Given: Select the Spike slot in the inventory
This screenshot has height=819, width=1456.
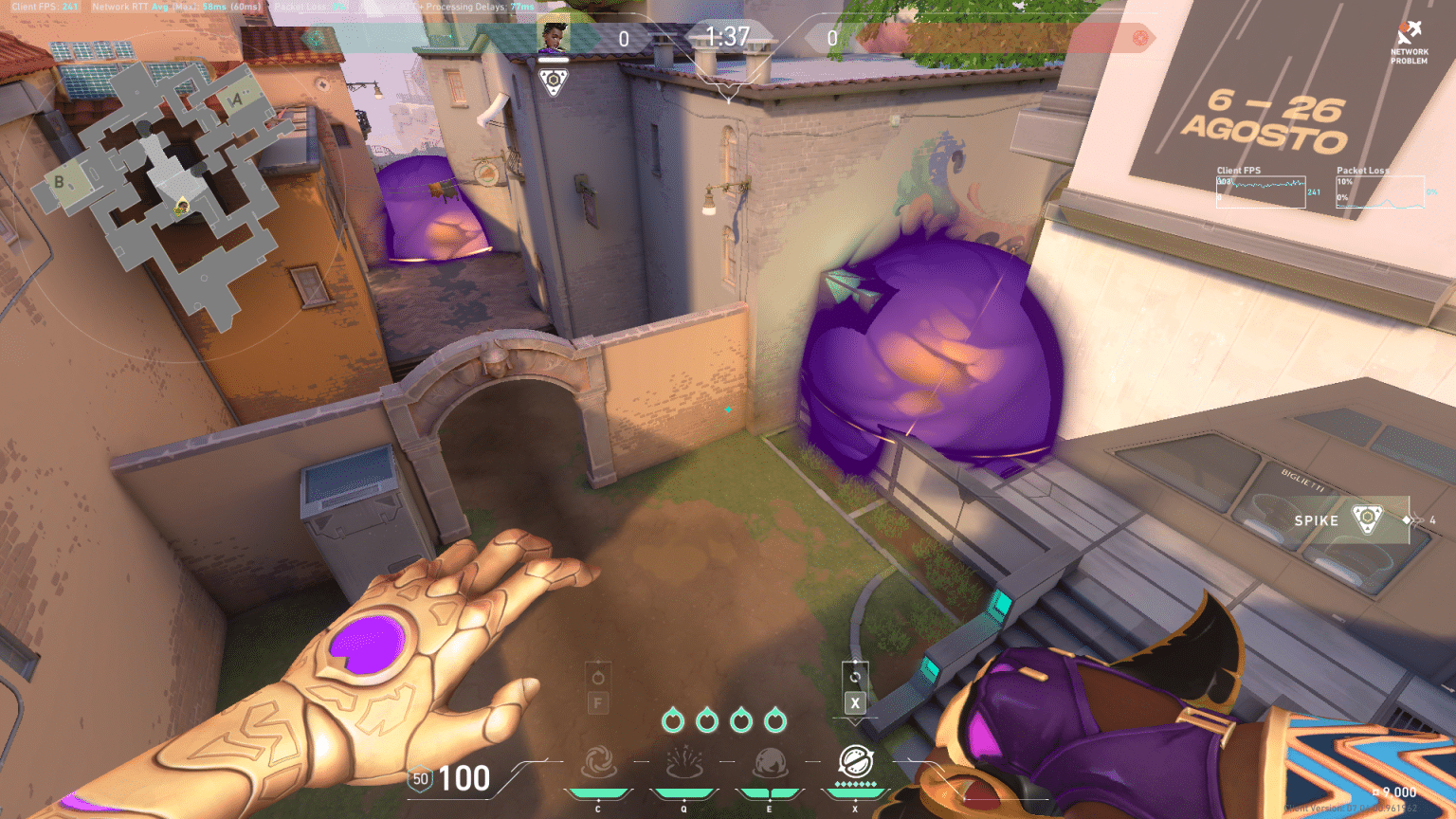Looking at the screenshot, I should click(x=1367, y=519).
